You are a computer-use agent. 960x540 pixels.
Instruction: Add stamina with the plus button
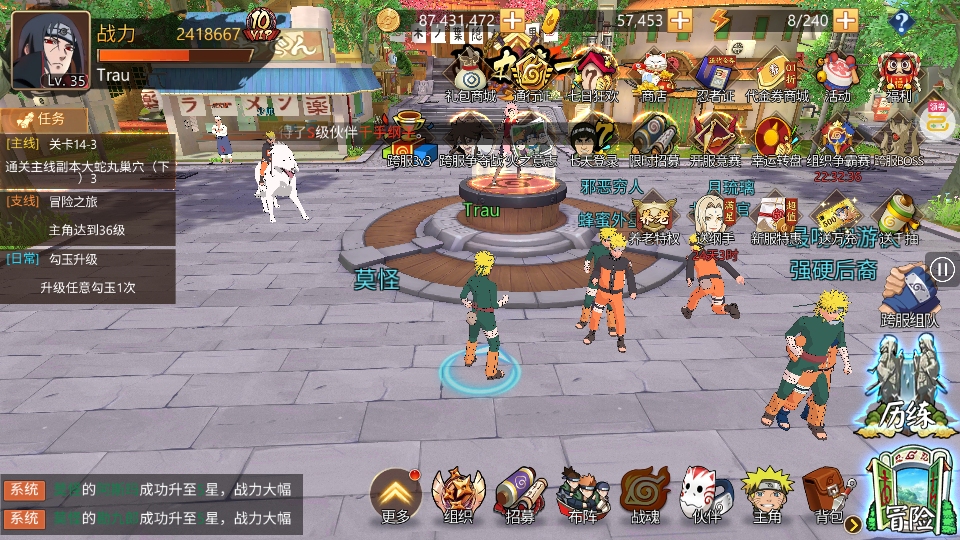click(845, 20)
